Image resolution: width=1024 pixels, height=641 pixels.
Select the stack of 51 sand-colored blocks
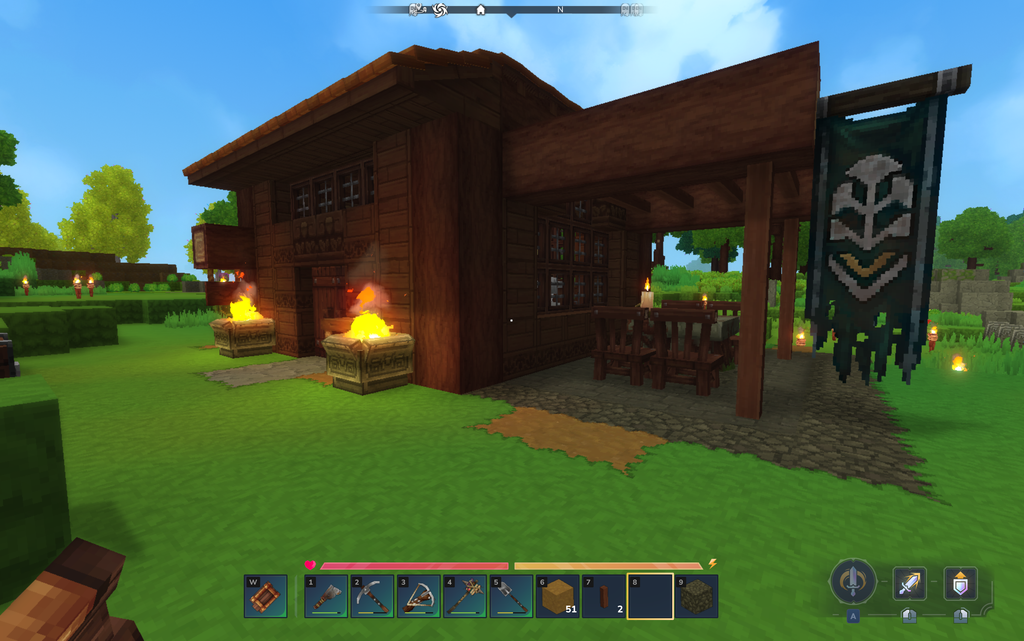coord(557,596)
